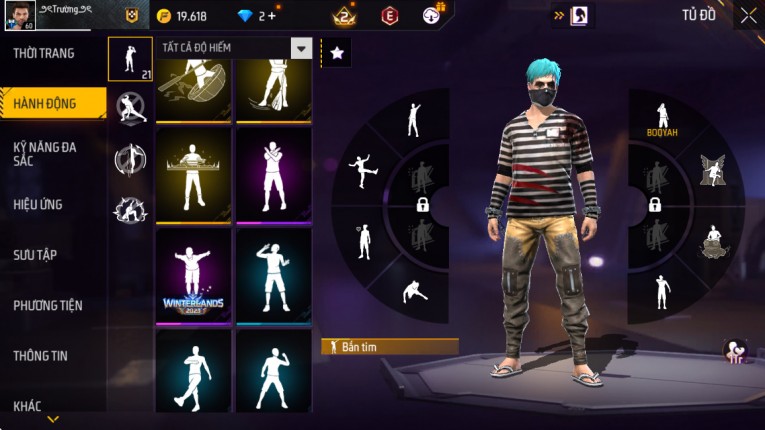The image size is (765, 430).
Task: Open the player profile avatar
Action: pyautogui.click(x=20, y=15)
